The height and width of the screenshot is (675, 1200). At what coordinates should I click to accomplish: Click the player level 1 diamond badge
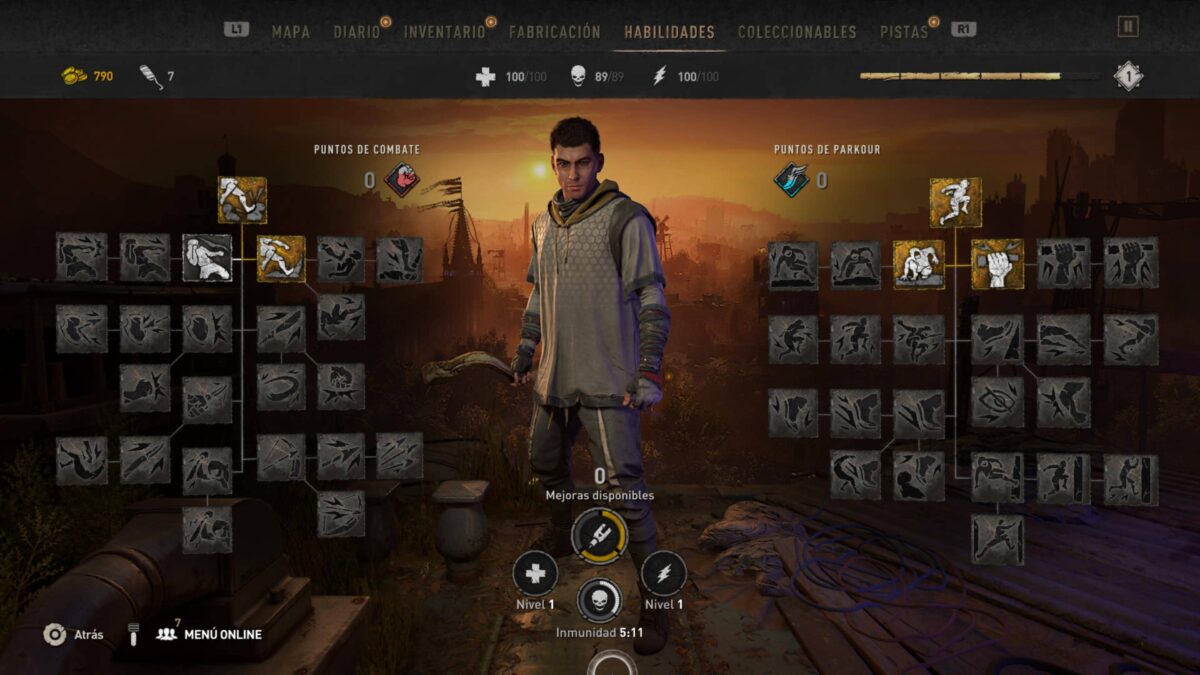(x=1128, y=76)
